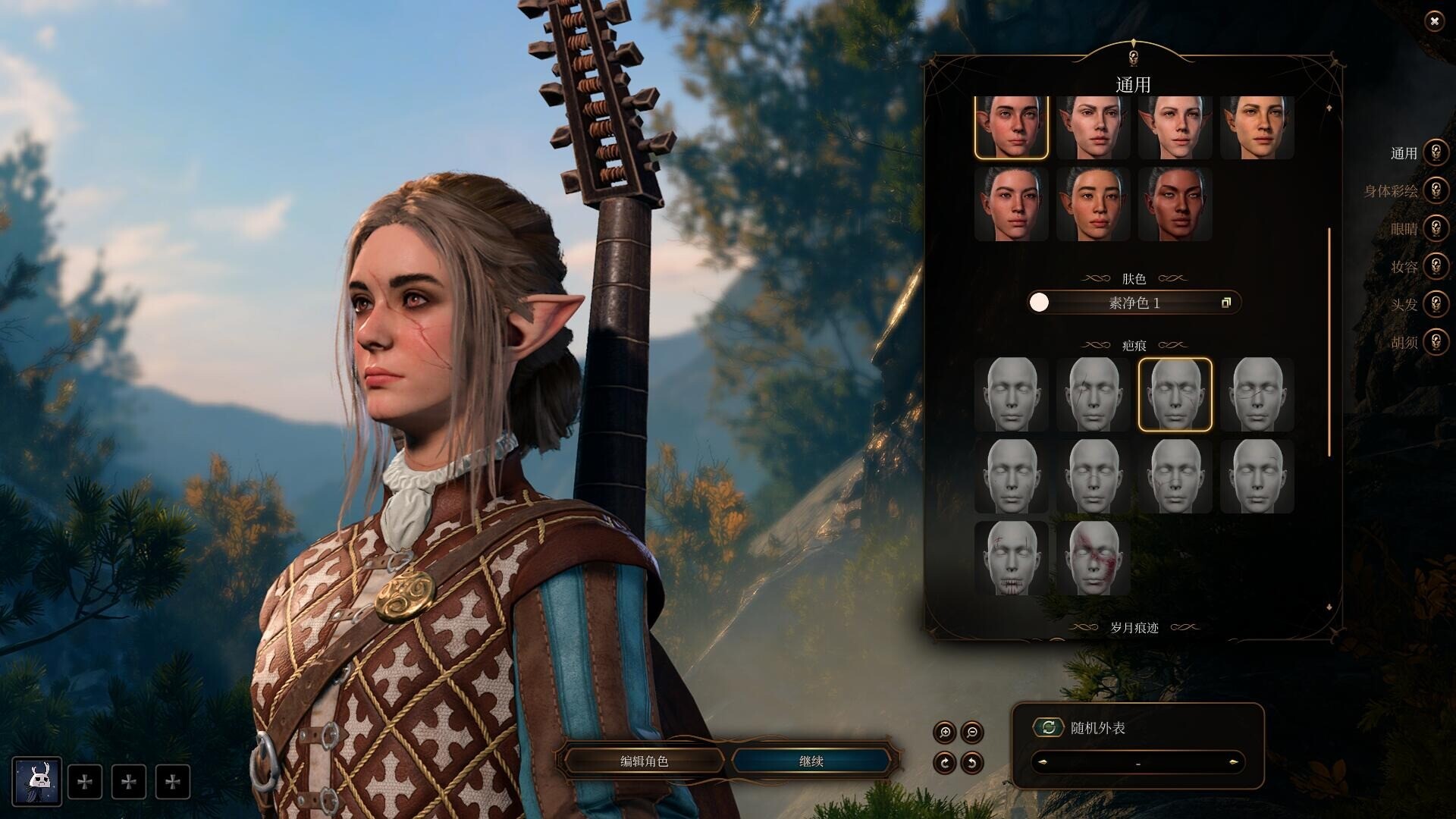
Task: Switch to the 通用 (General) tab
Action: tap(1435, 152)
